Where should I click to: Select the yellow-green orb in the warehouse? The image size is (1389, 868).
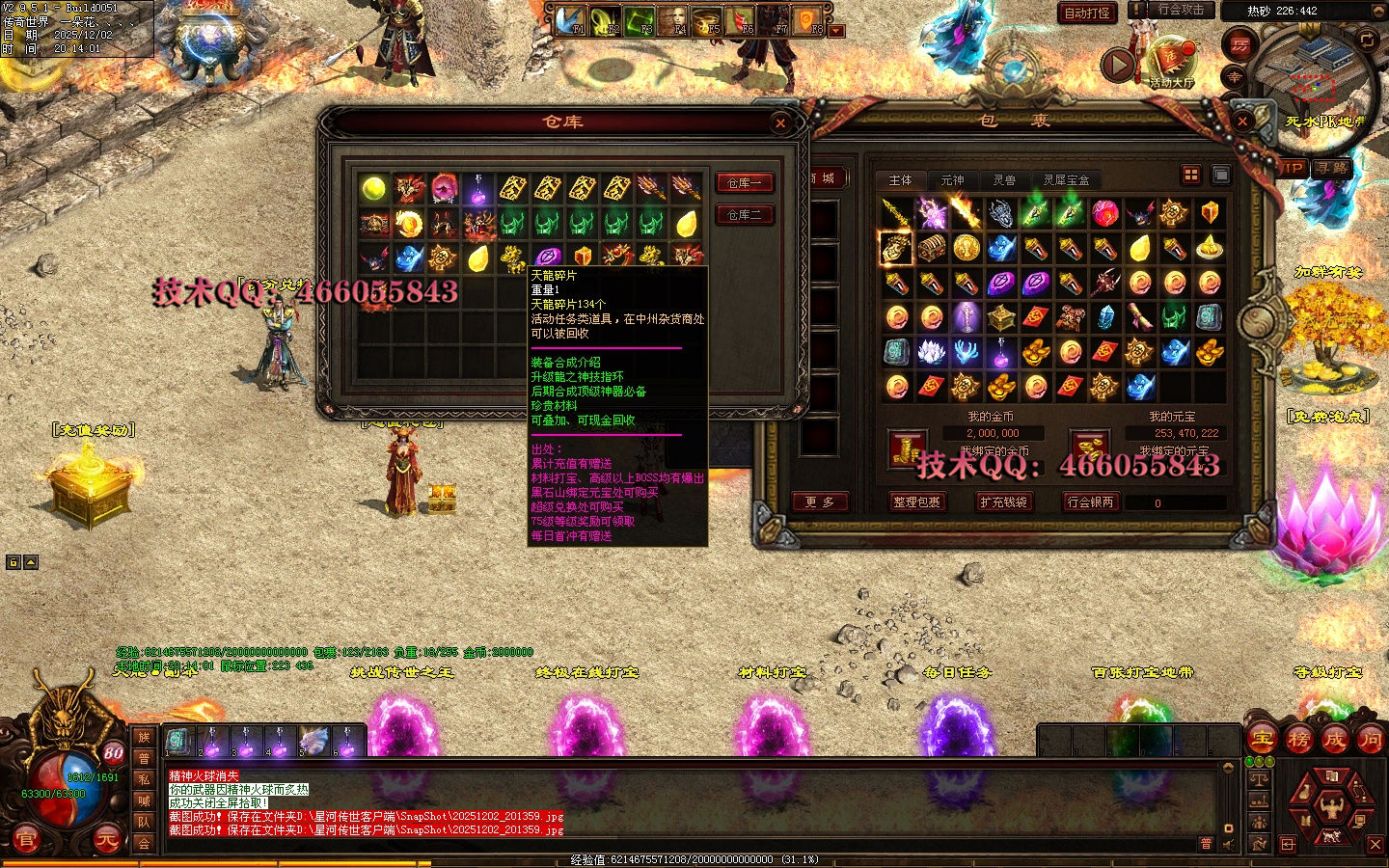click(374, 188)
